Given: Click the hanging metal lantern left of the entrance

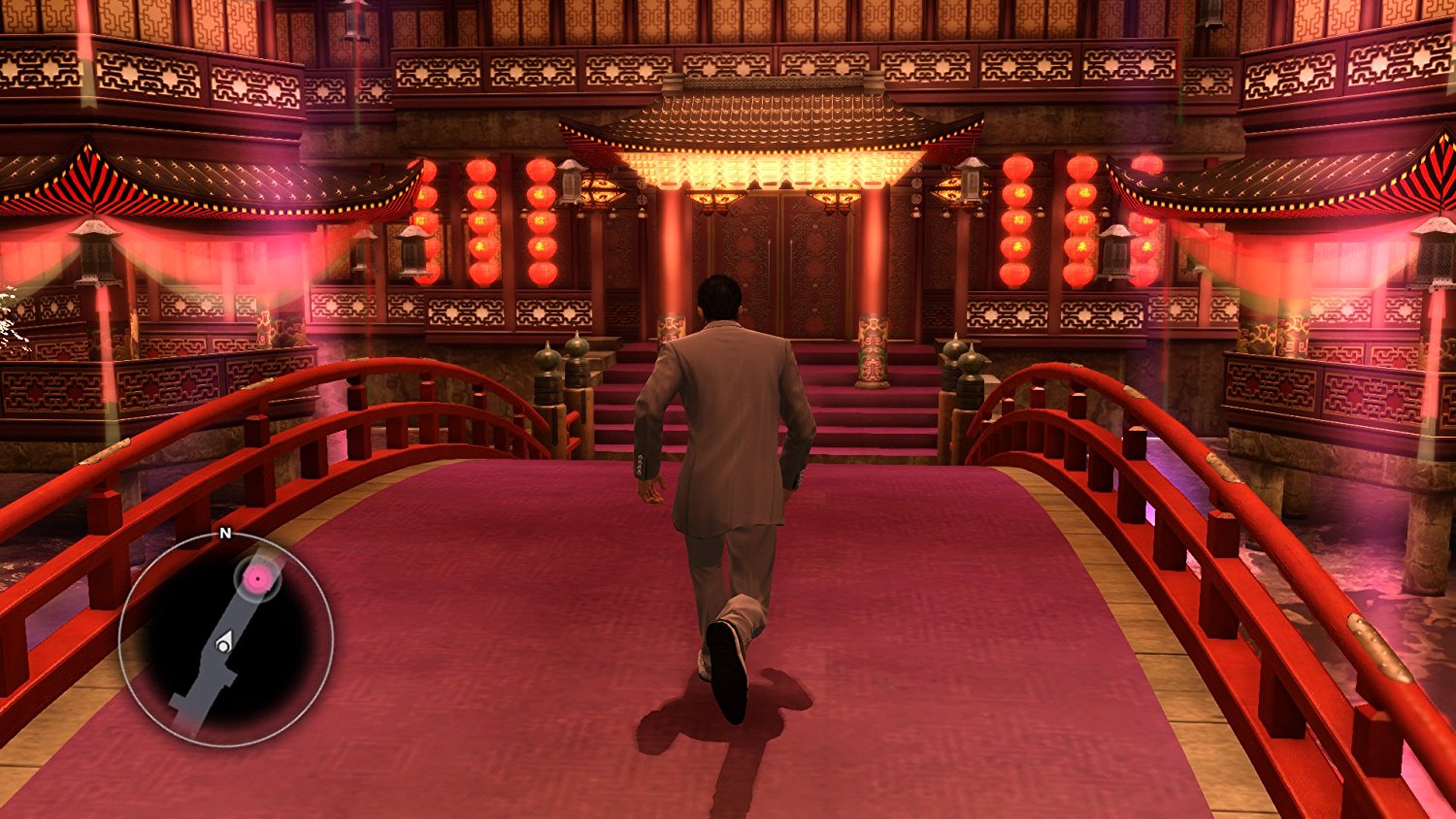Looking at the screenshot, I should pyautogui.click(x=571, y=184).
